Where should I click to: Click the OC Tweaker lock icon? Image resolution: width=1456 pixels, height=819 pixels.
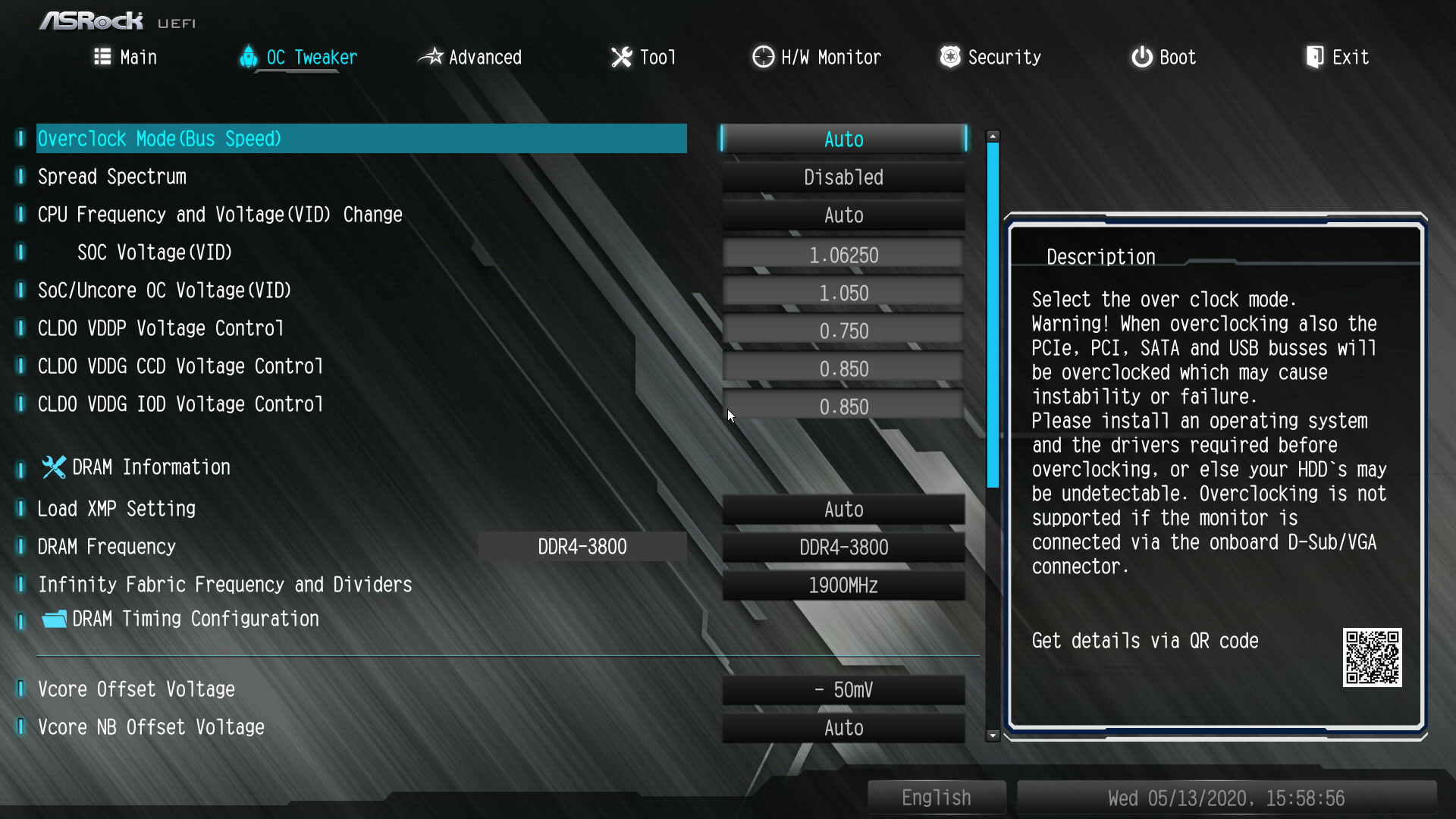coord(249,57)
